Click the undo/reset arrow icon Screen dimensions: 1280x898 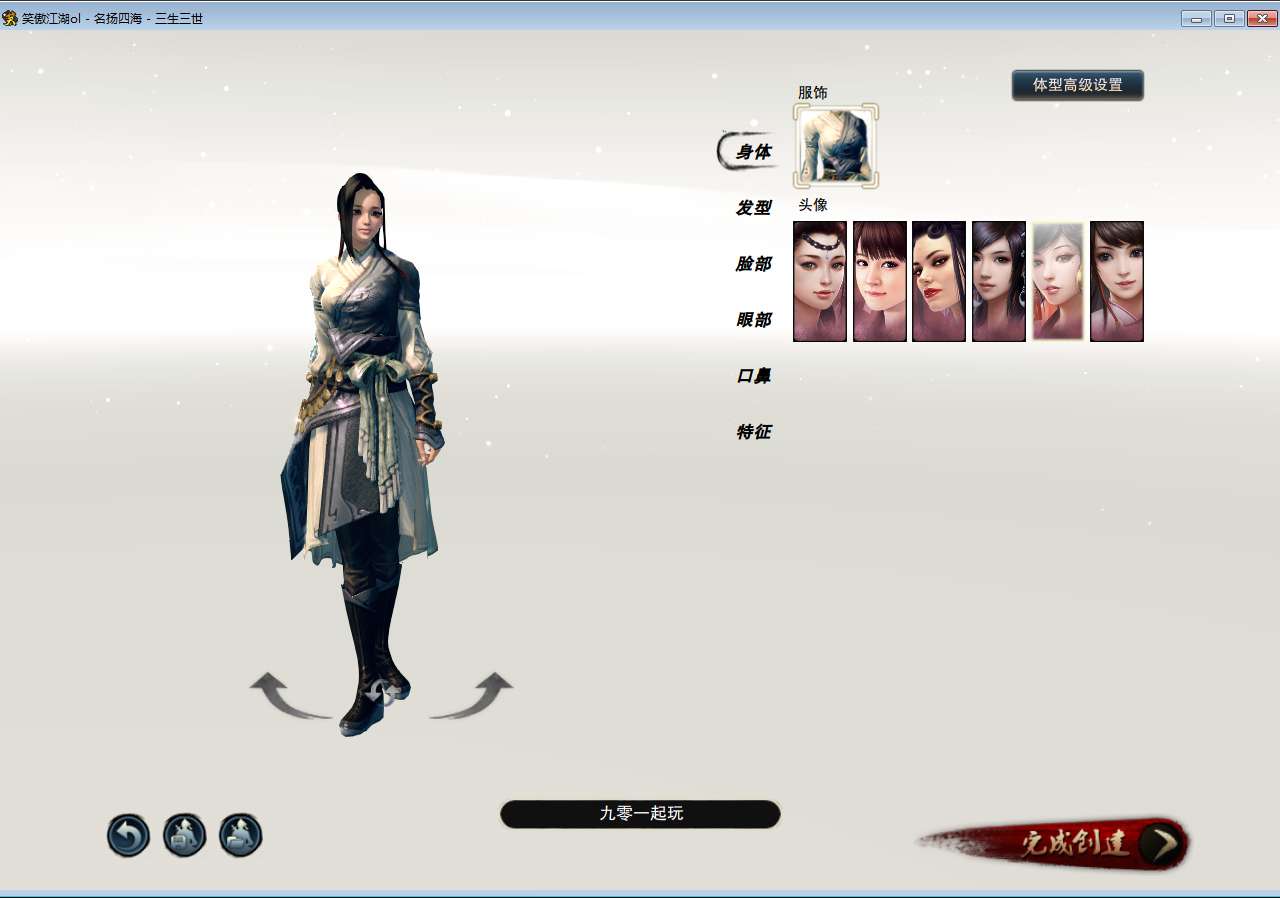(x=127, y=834)
